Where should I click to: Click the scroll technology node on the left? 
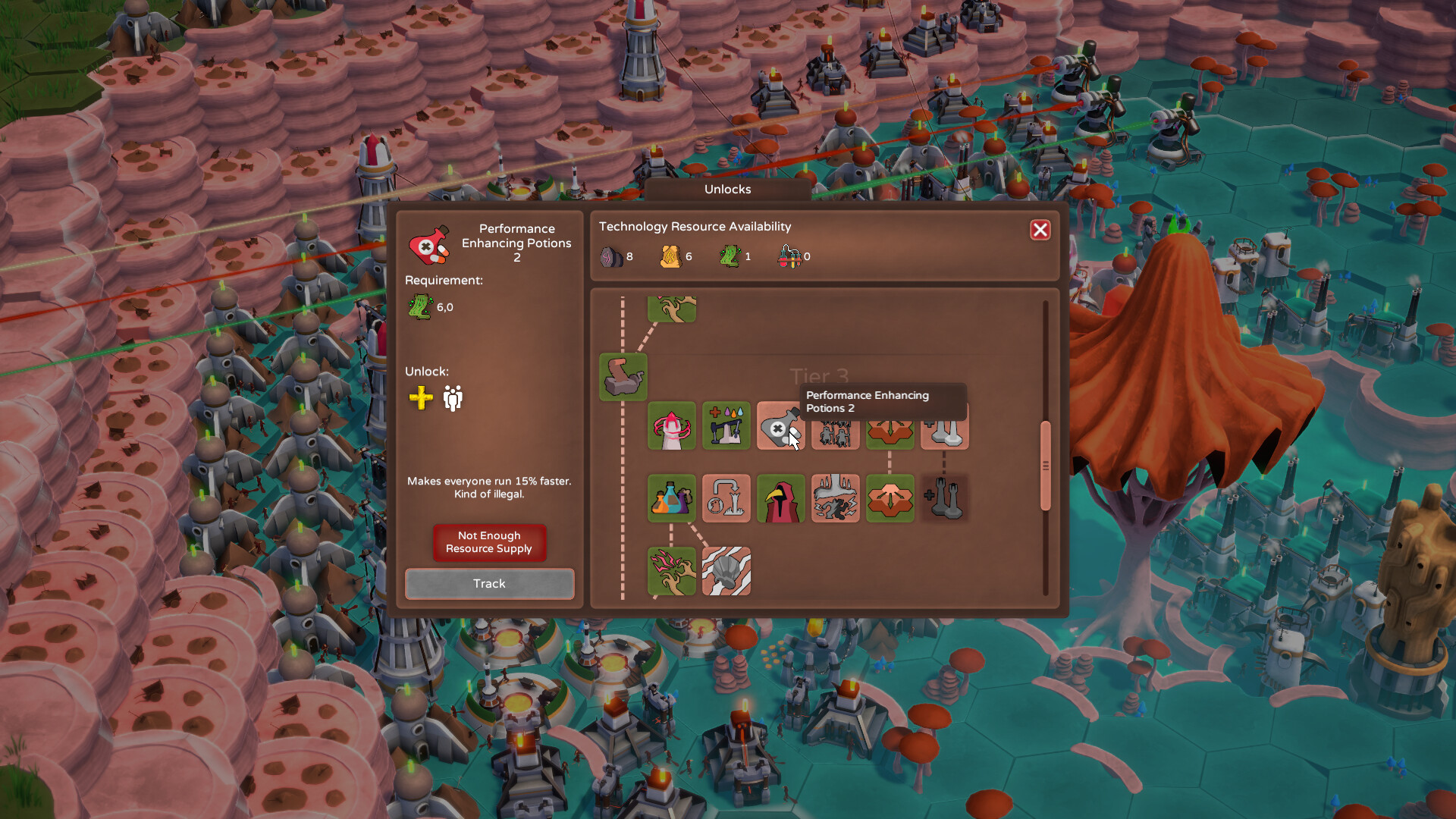tap(623, 377)
